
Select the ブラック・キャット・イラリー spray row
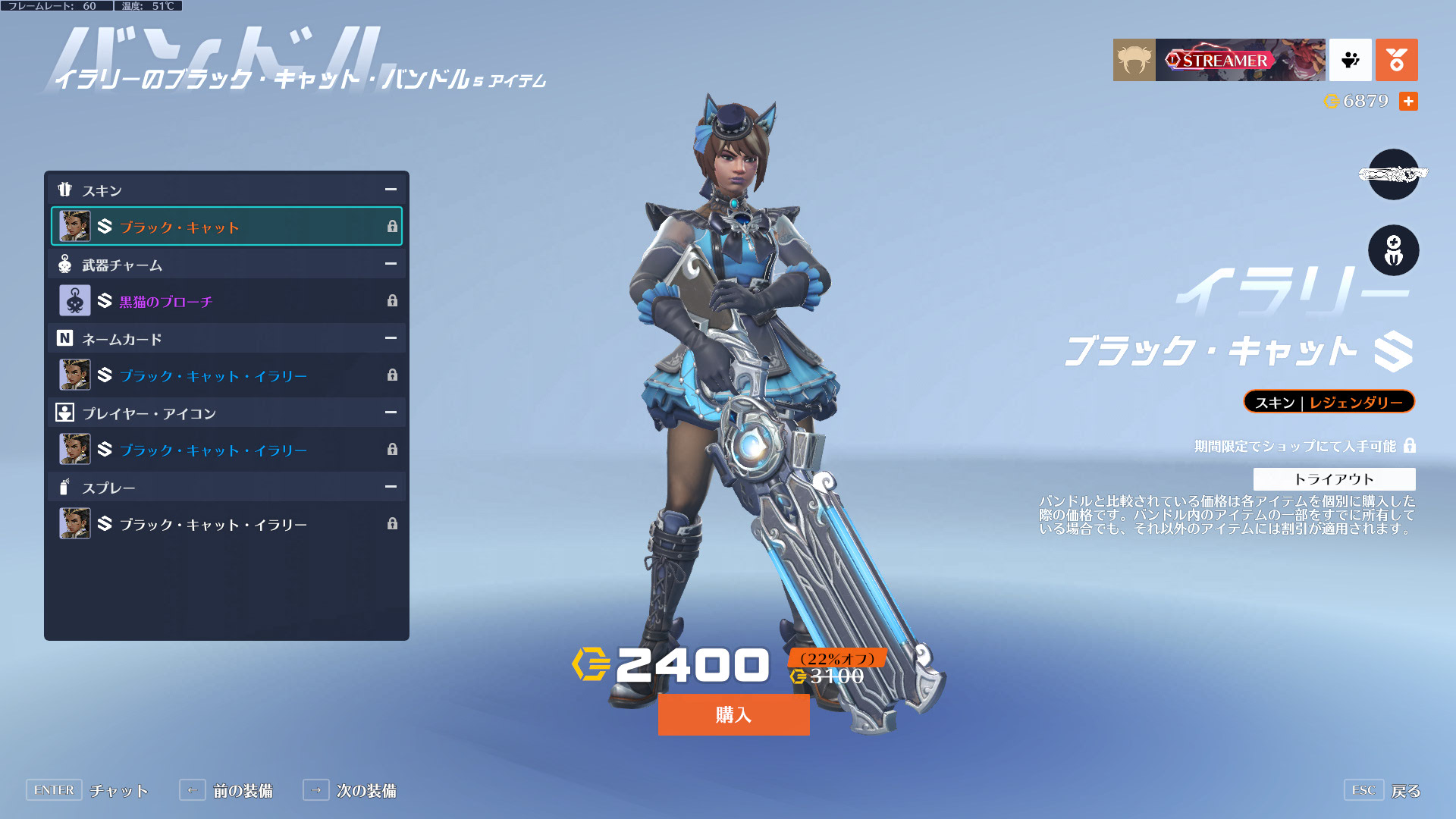coord(226,524)
